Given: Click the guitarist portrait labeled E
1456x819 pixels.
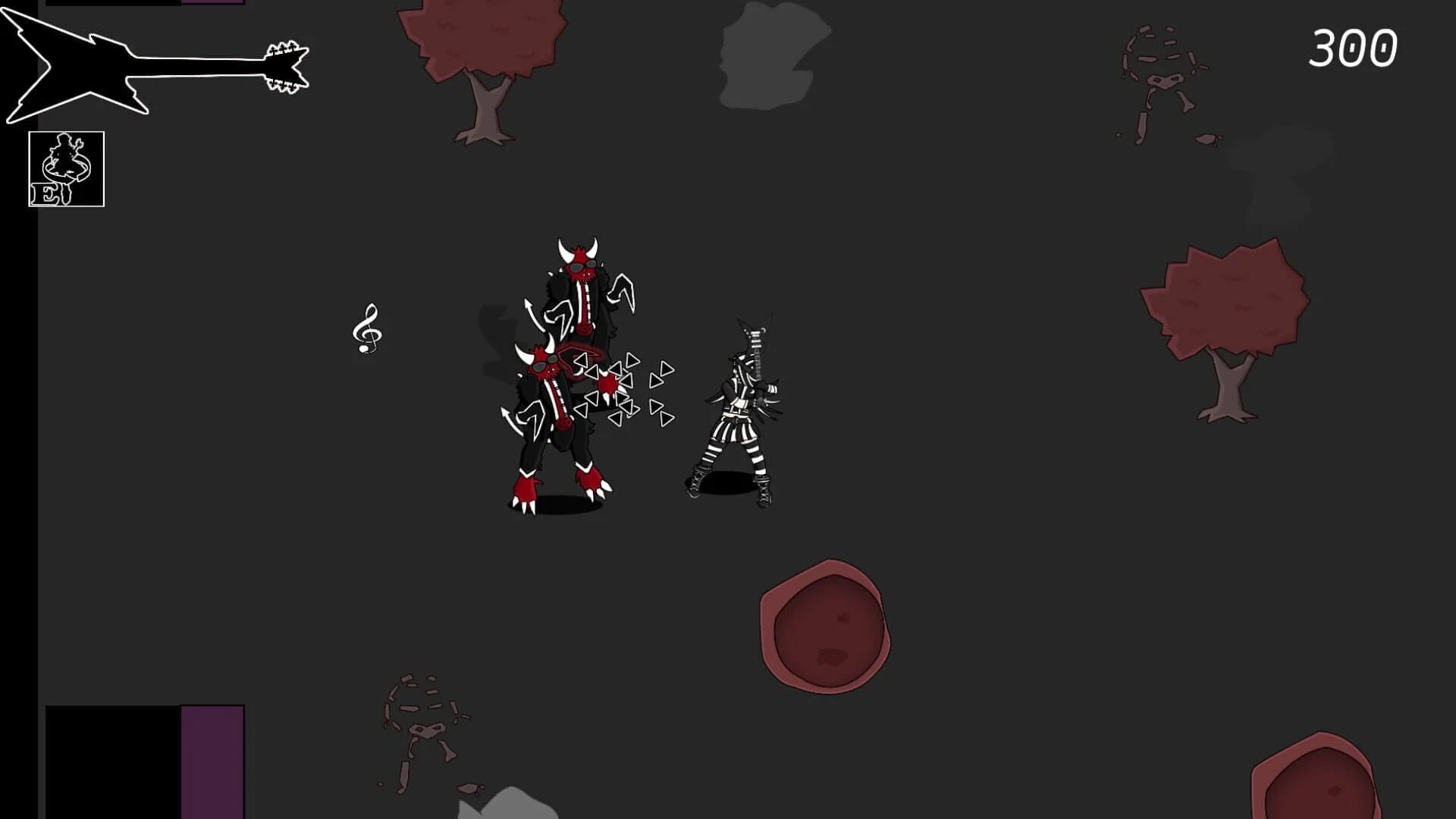Looking at the screenshot, I should point(67,168).
